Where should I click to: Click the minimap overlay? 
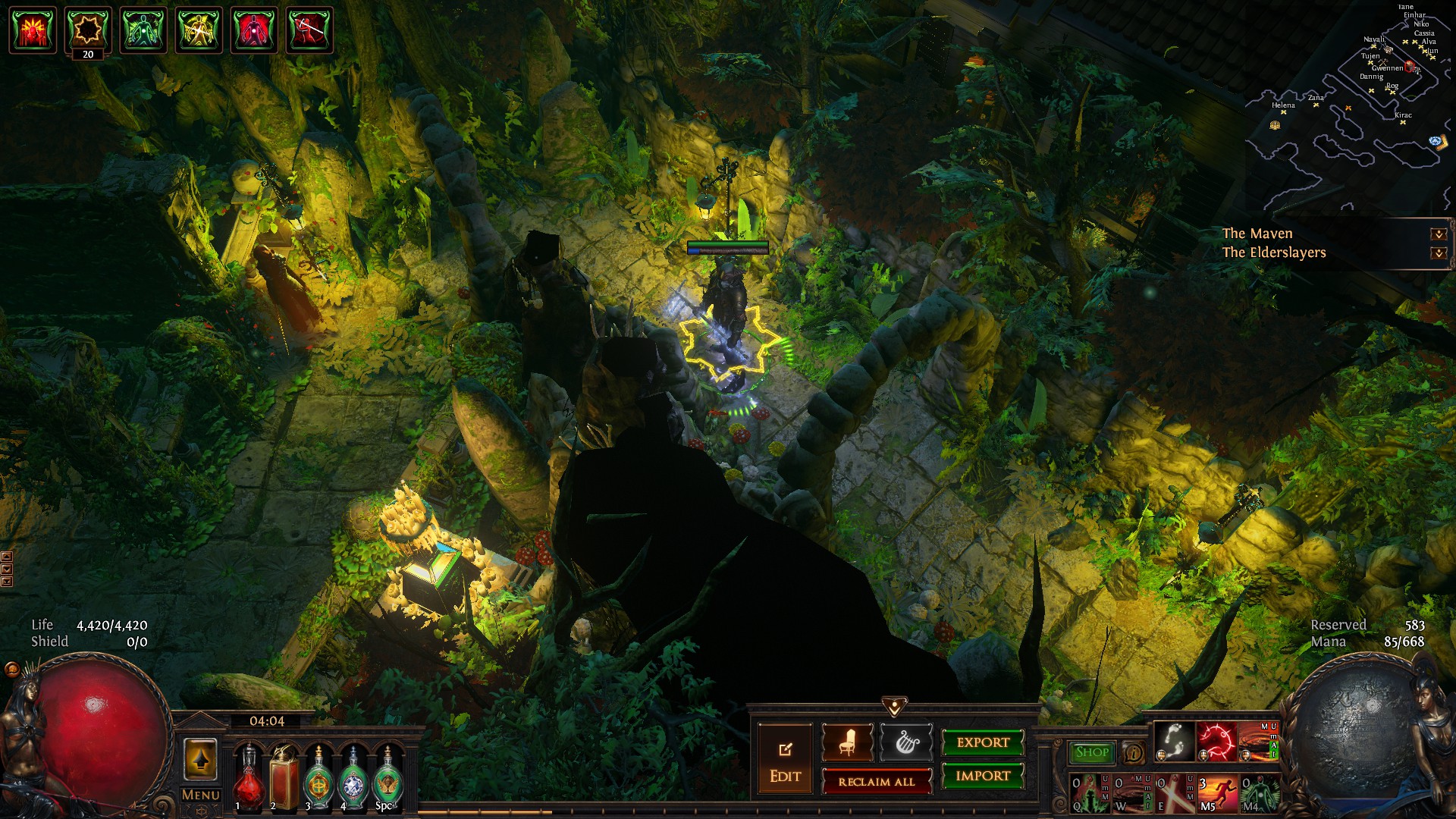click(1350, 106)
